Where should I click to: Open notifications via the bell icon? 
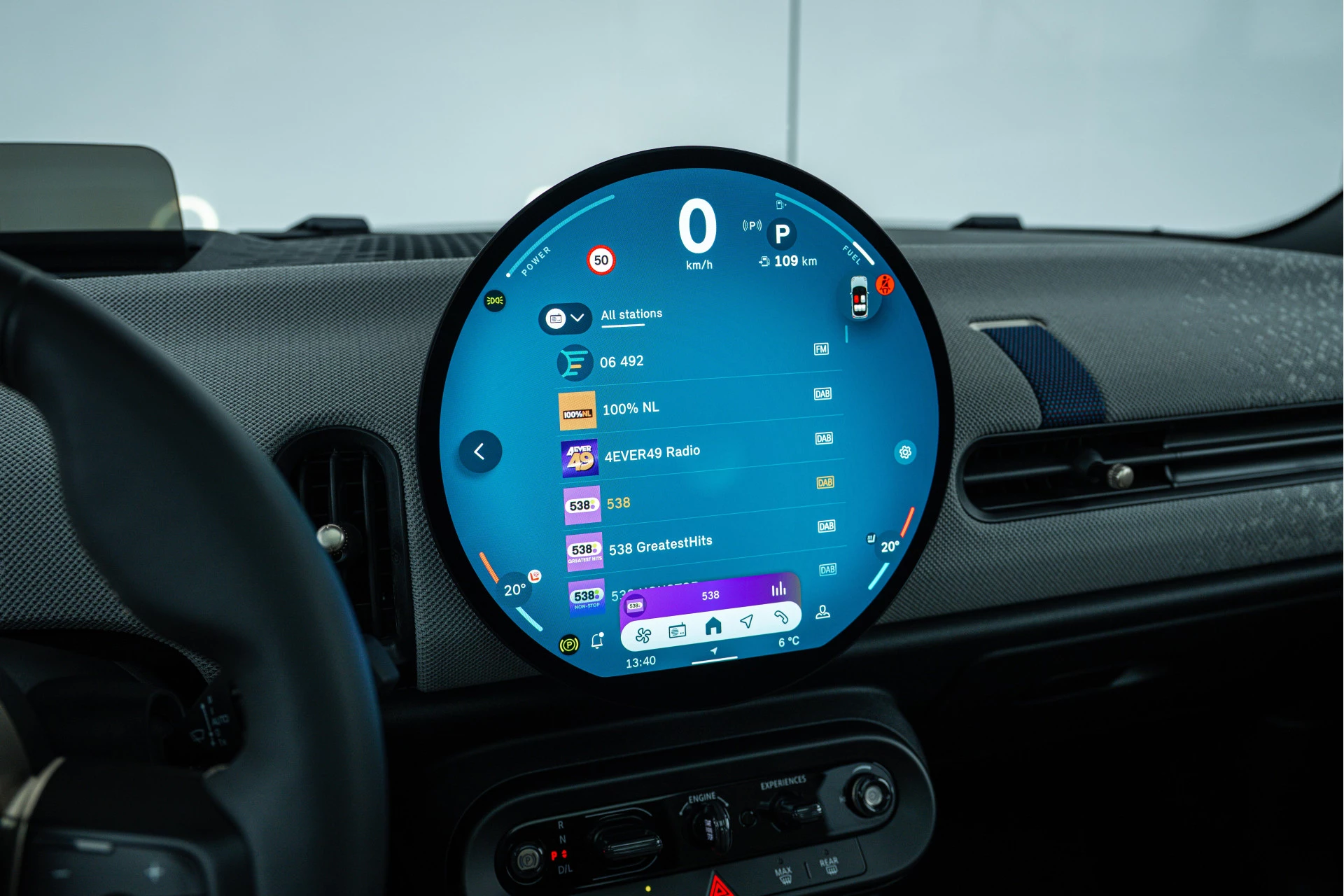pos(597,640)
